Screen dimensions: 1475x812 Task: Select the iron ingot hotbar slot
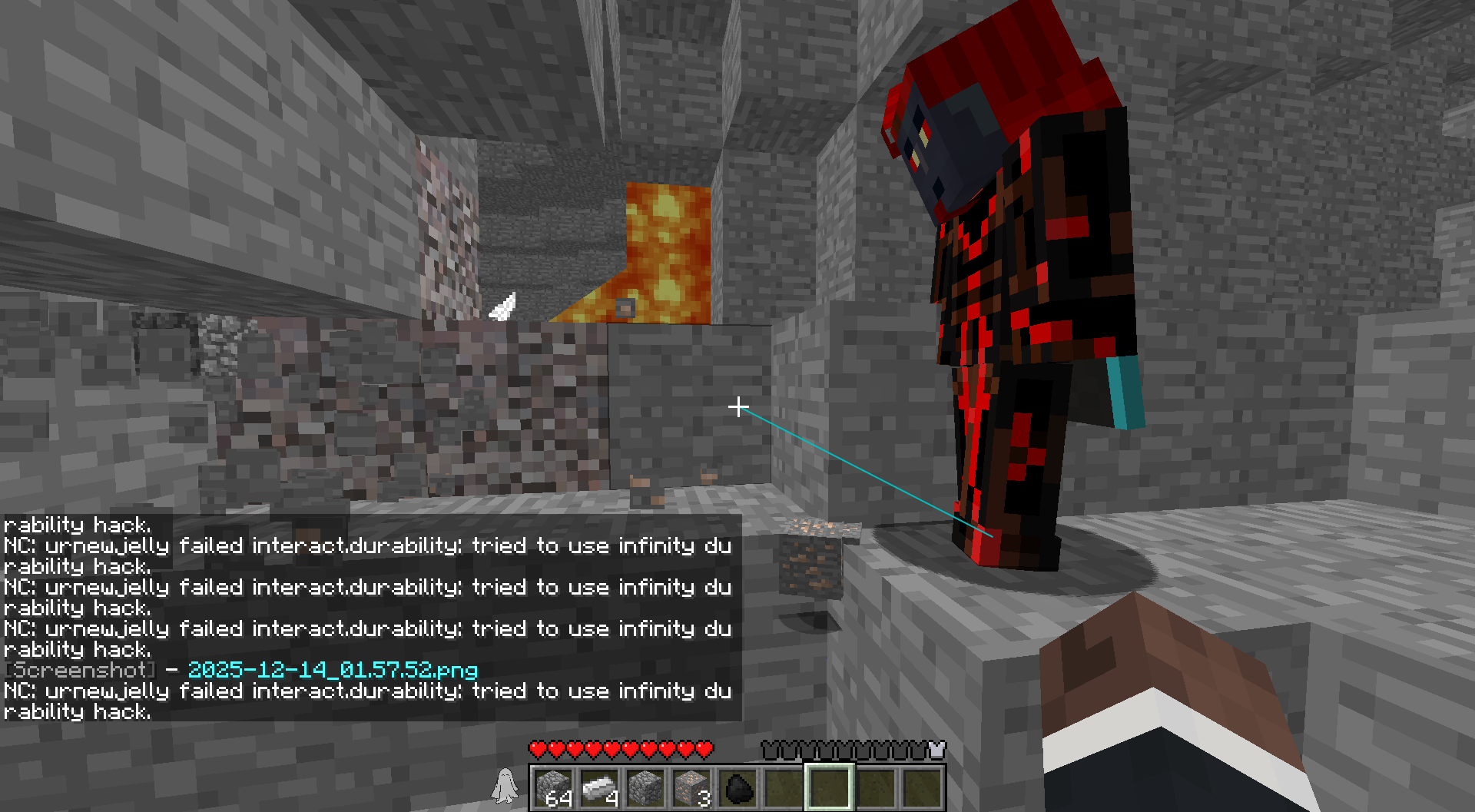(599, 788)
